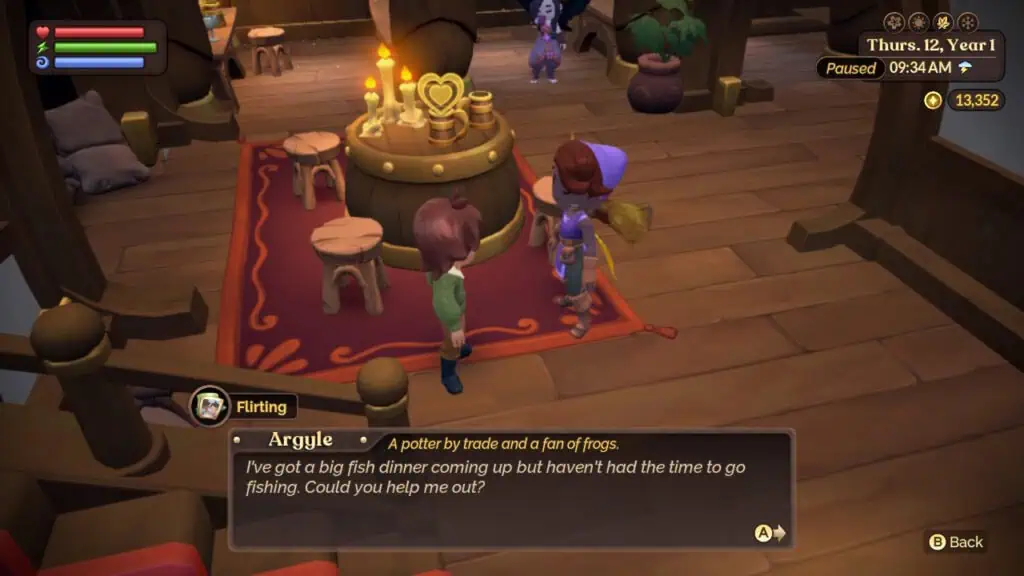Open the Flirting relationship status badge
This screenshot has height=576, width=1024.
point(245,406)
